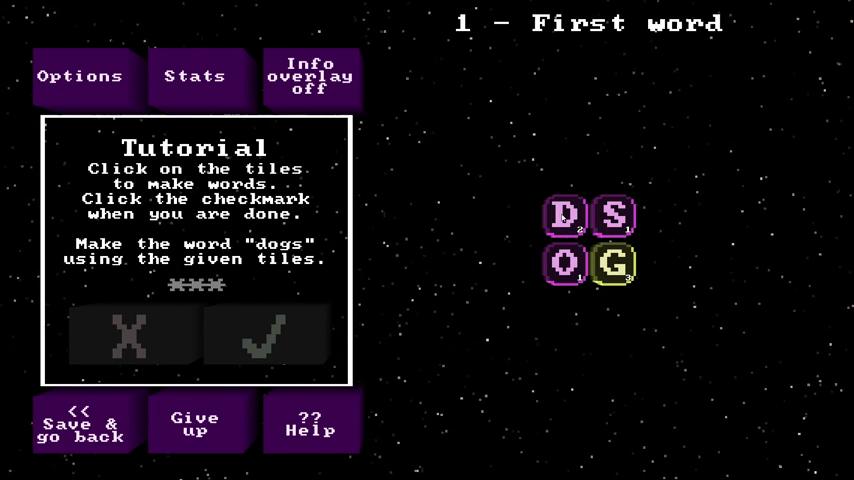The height and width of the screenshot is (480, 854).
Task: Confirm the word with the checkmark
Action: (265, 336)
